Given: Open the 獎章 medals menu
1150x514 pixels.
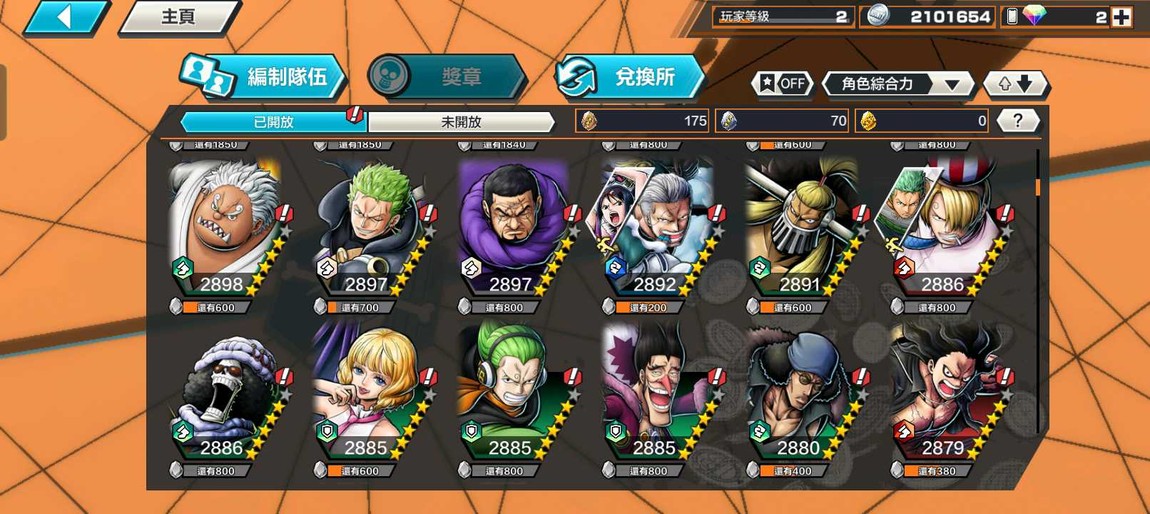Looking at the screenshot, I should coord(448,77).
